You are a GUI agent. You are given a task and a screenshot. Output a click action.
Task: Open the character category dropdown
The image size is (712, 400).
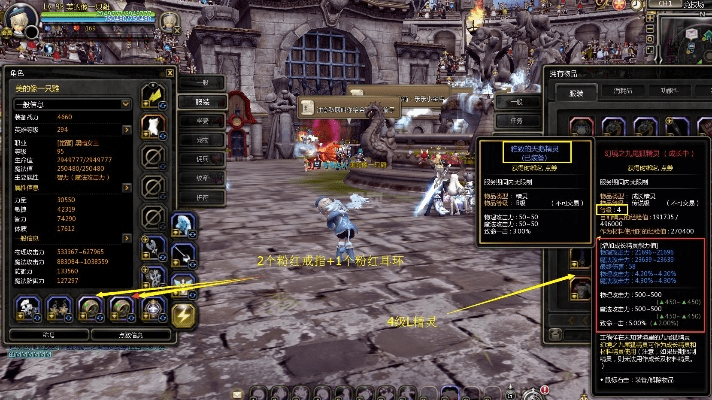point(126,103)
